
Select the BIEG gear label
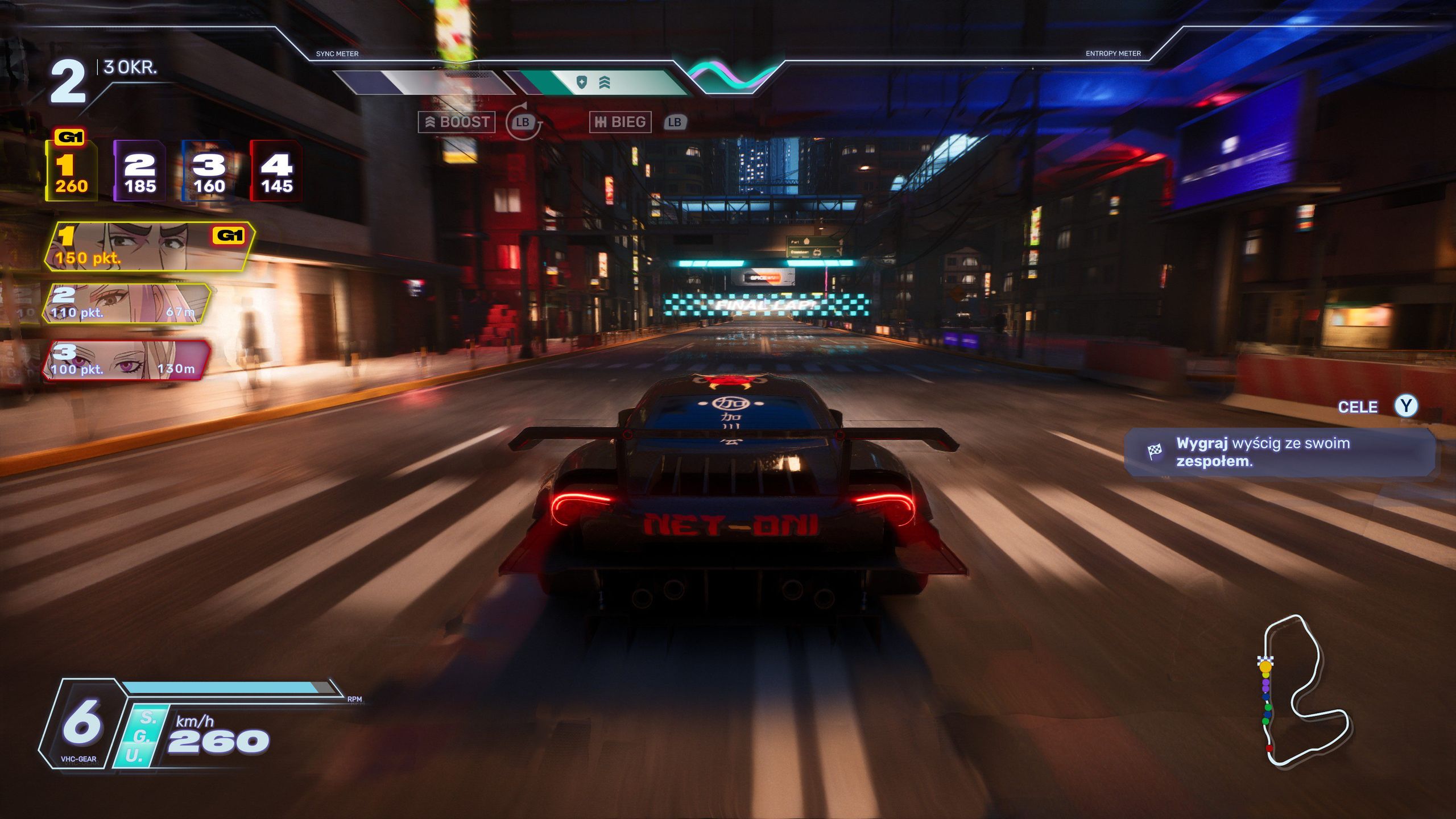pos(620,122)
